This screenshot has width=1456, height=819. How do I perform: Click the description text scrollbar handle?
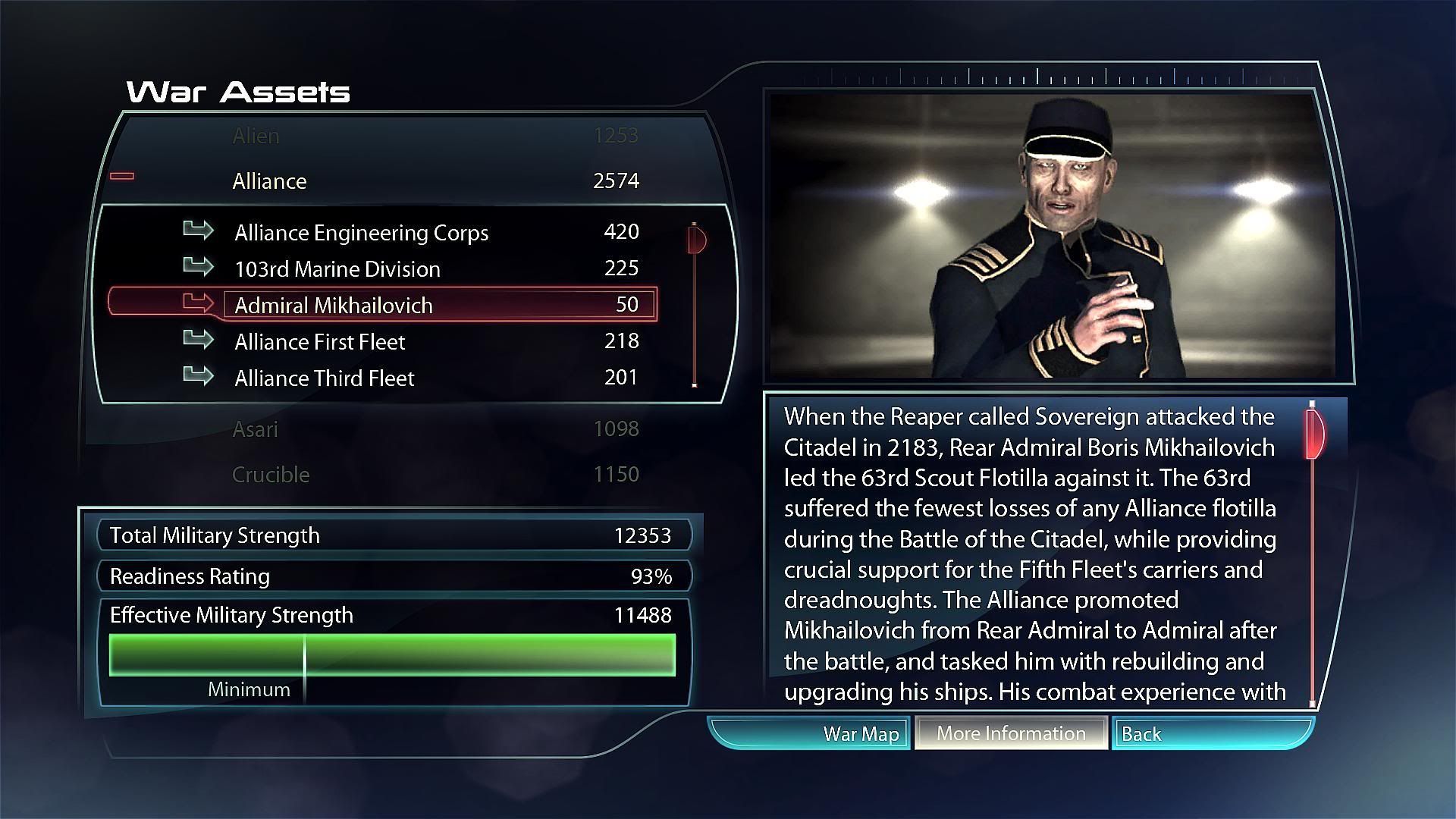[1315, 434]
